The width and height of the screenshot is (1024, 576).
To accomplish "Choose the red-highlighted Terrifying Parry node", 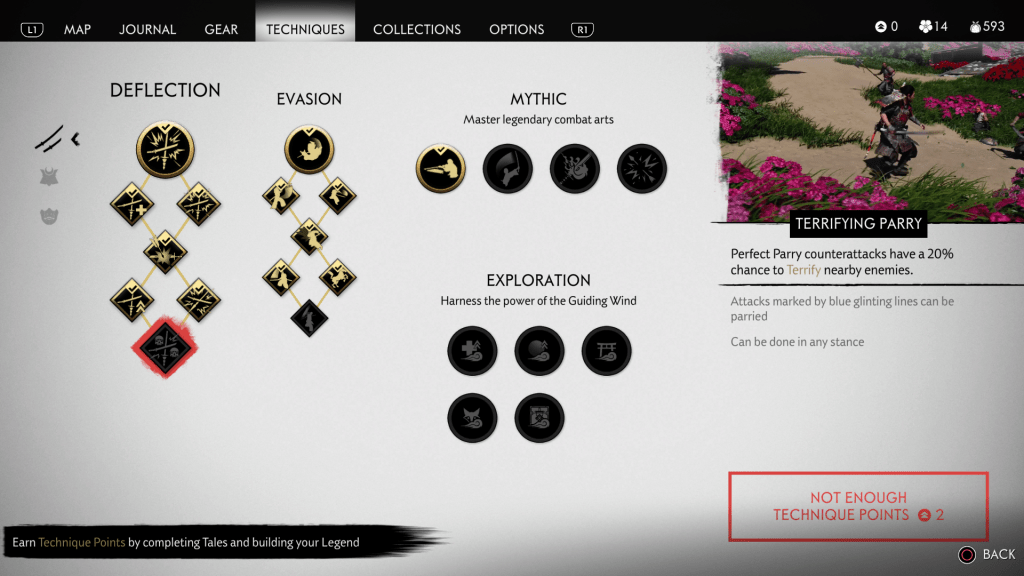I will tap(165, 346).
